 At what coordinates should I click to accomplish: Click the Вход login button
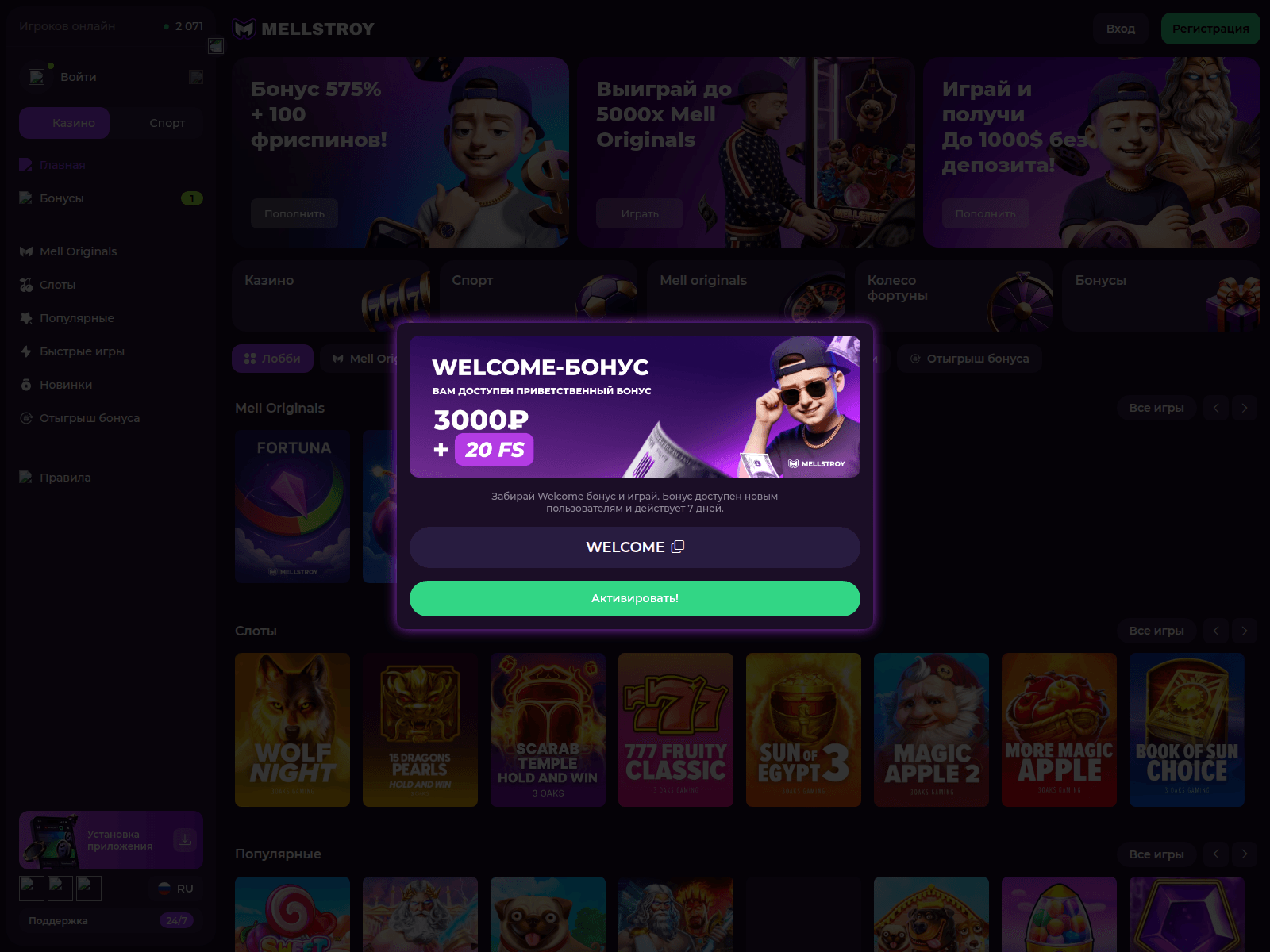tap(1120, 29)
